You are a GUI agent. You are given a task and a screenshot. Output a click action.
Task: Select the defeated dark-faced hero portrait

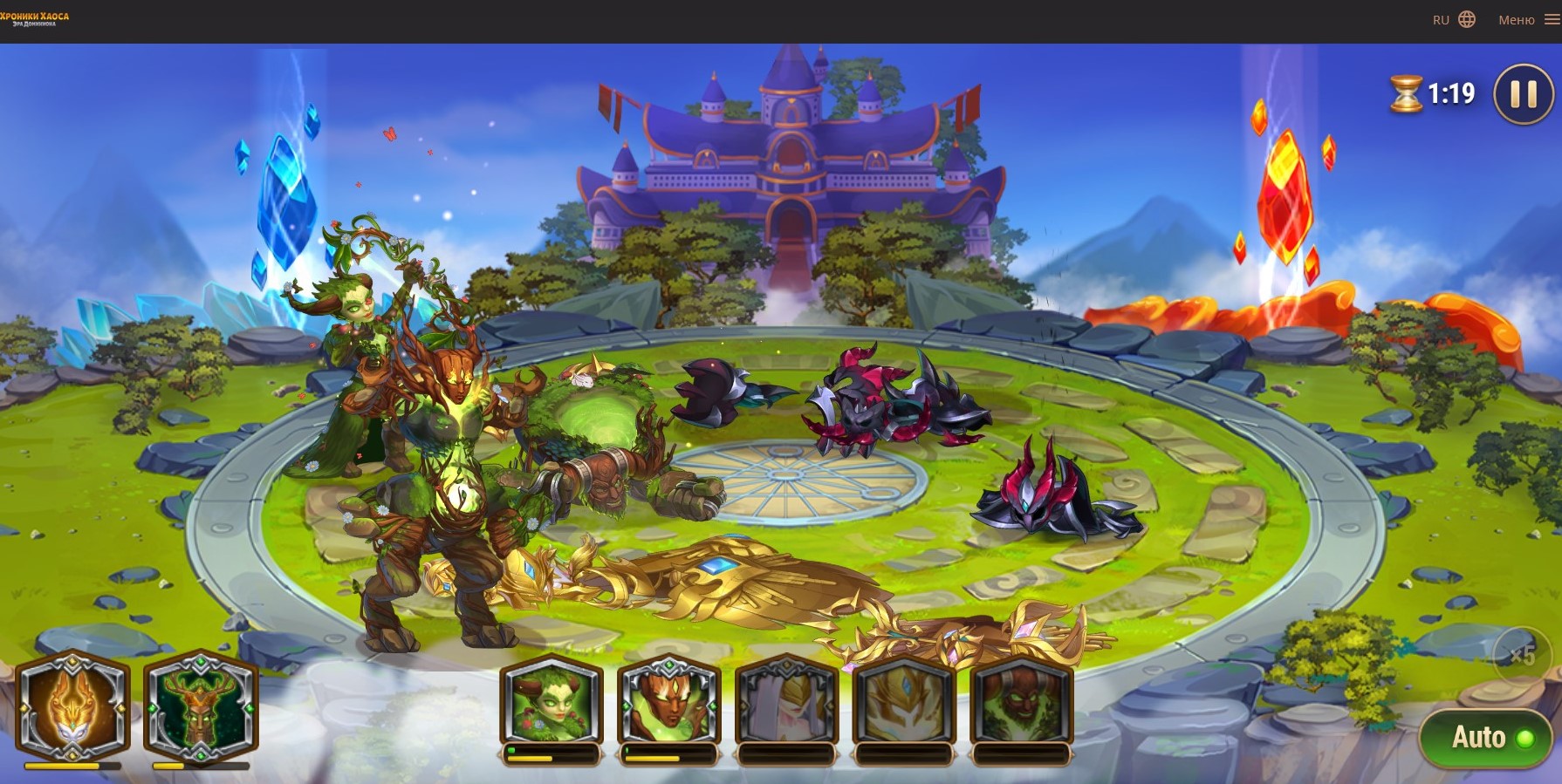click(x=1020, y=704)
